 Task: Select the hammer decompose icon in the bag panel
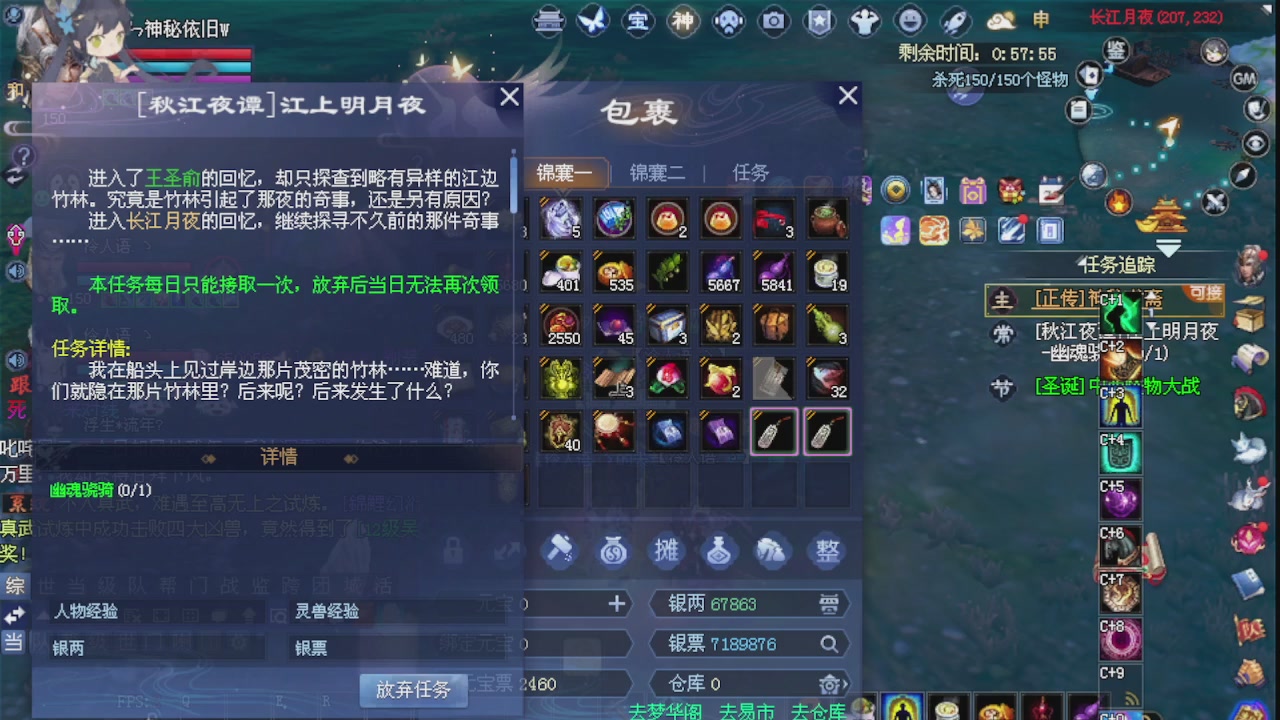[x=559, y=551]
